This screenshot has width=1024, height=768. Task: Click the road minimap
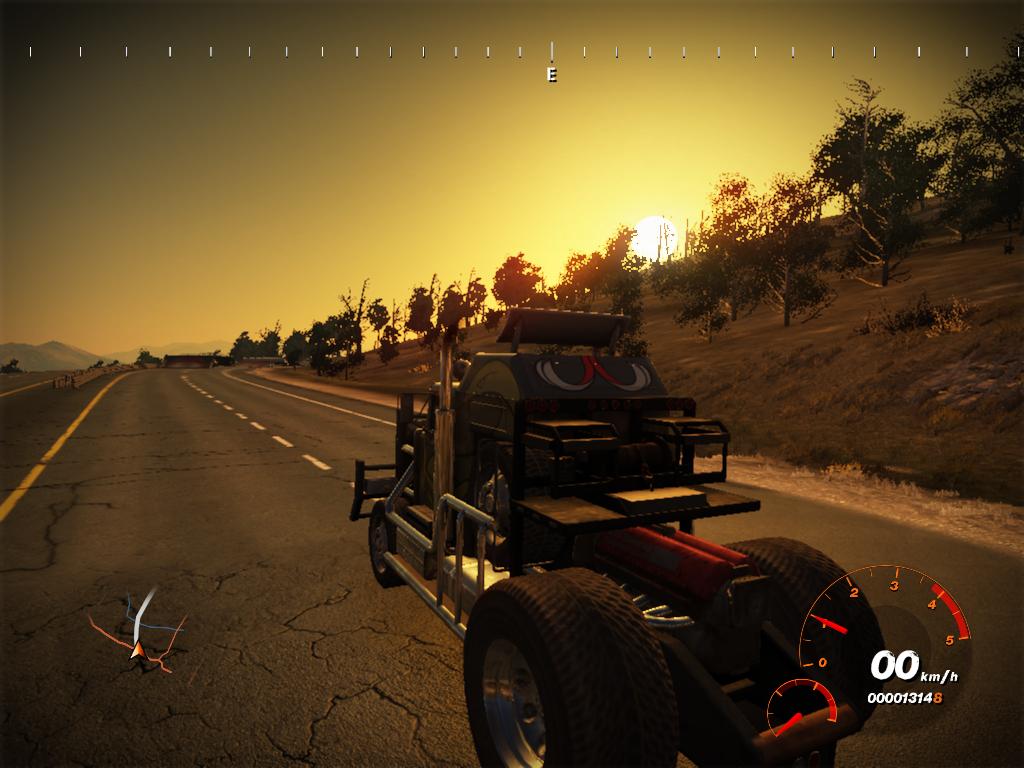point(139,629)
